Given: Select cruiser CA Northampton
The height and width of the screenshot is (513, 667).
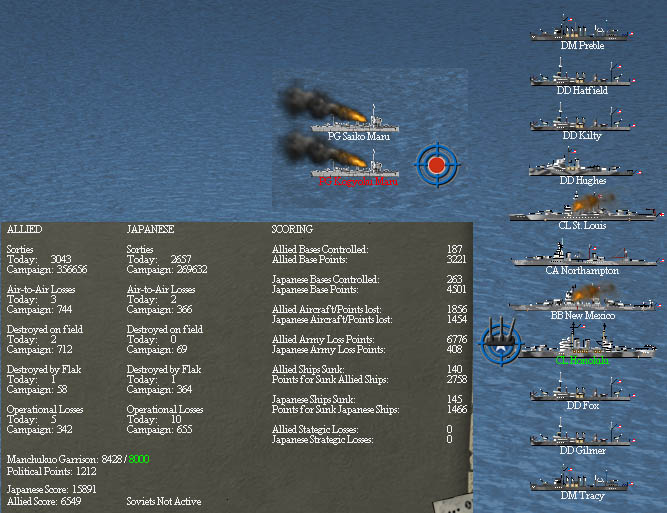Looking at the screenshot, I should tap(582, 255).
